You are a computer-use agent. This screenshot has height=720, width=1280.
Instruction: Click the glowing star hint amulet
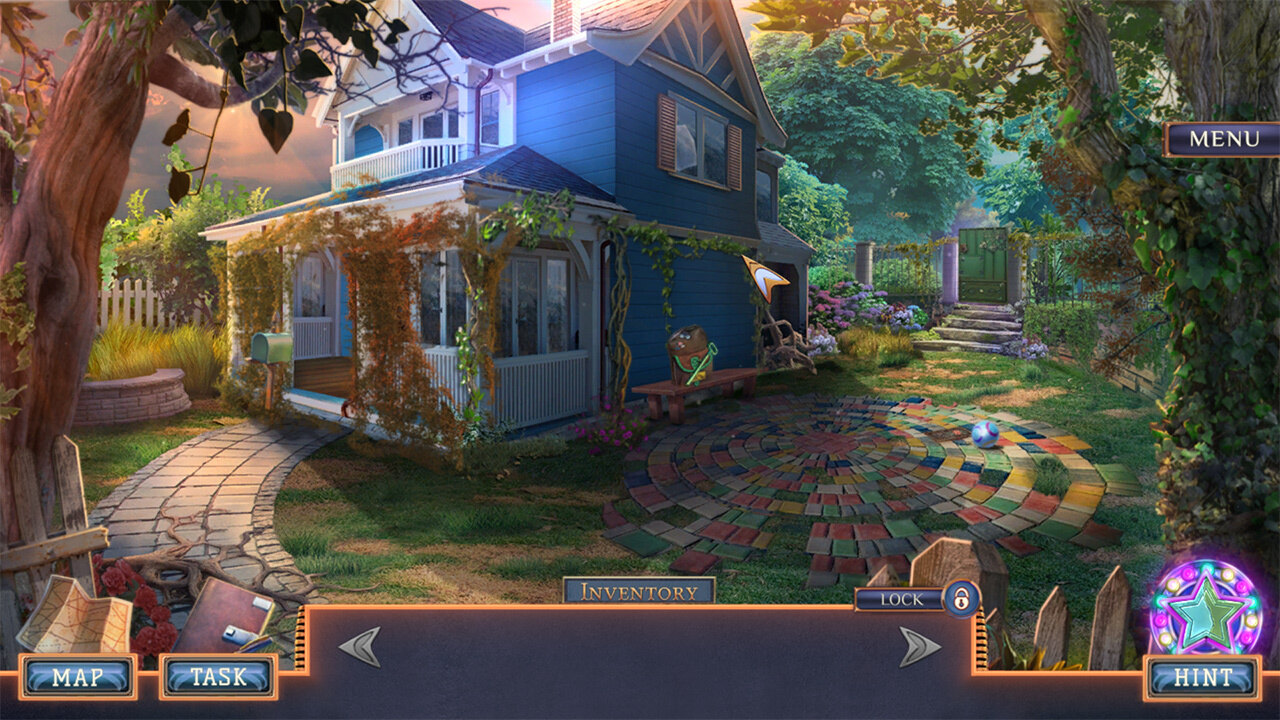tap(1206, 609)
